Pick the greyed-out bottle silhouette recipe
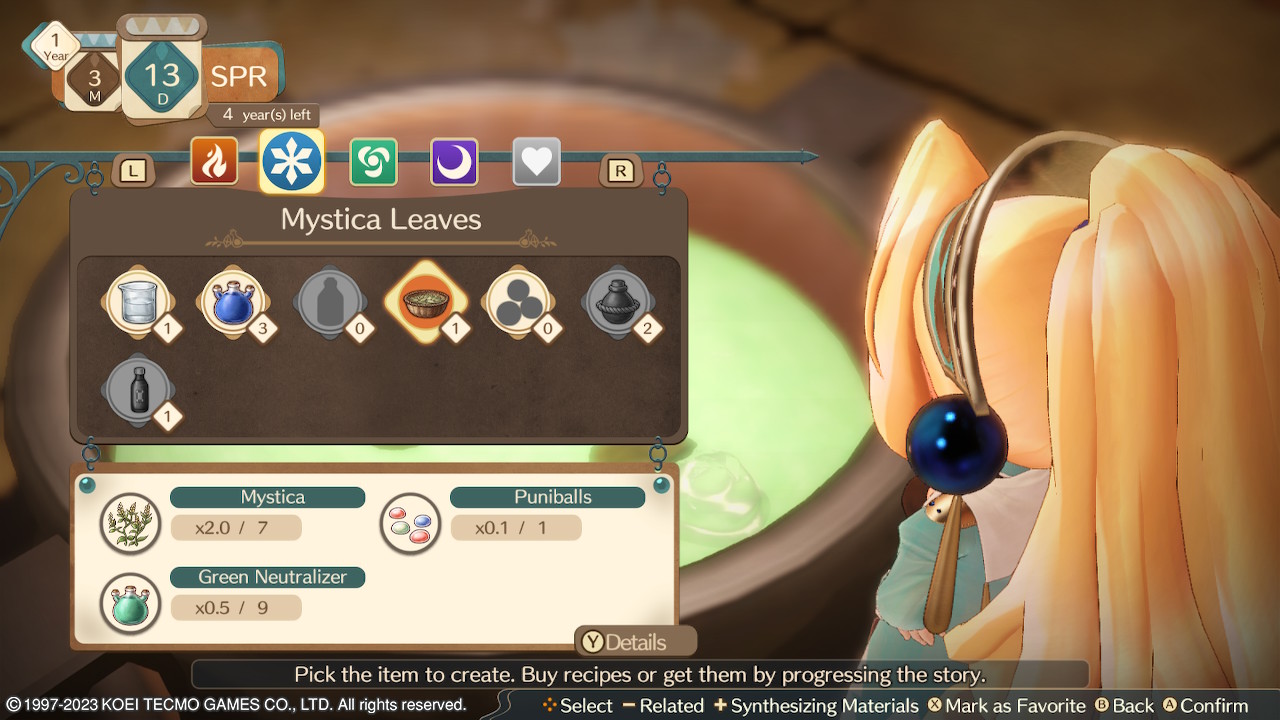Screen dimensions: 1280x720 (x=330, y=302)
